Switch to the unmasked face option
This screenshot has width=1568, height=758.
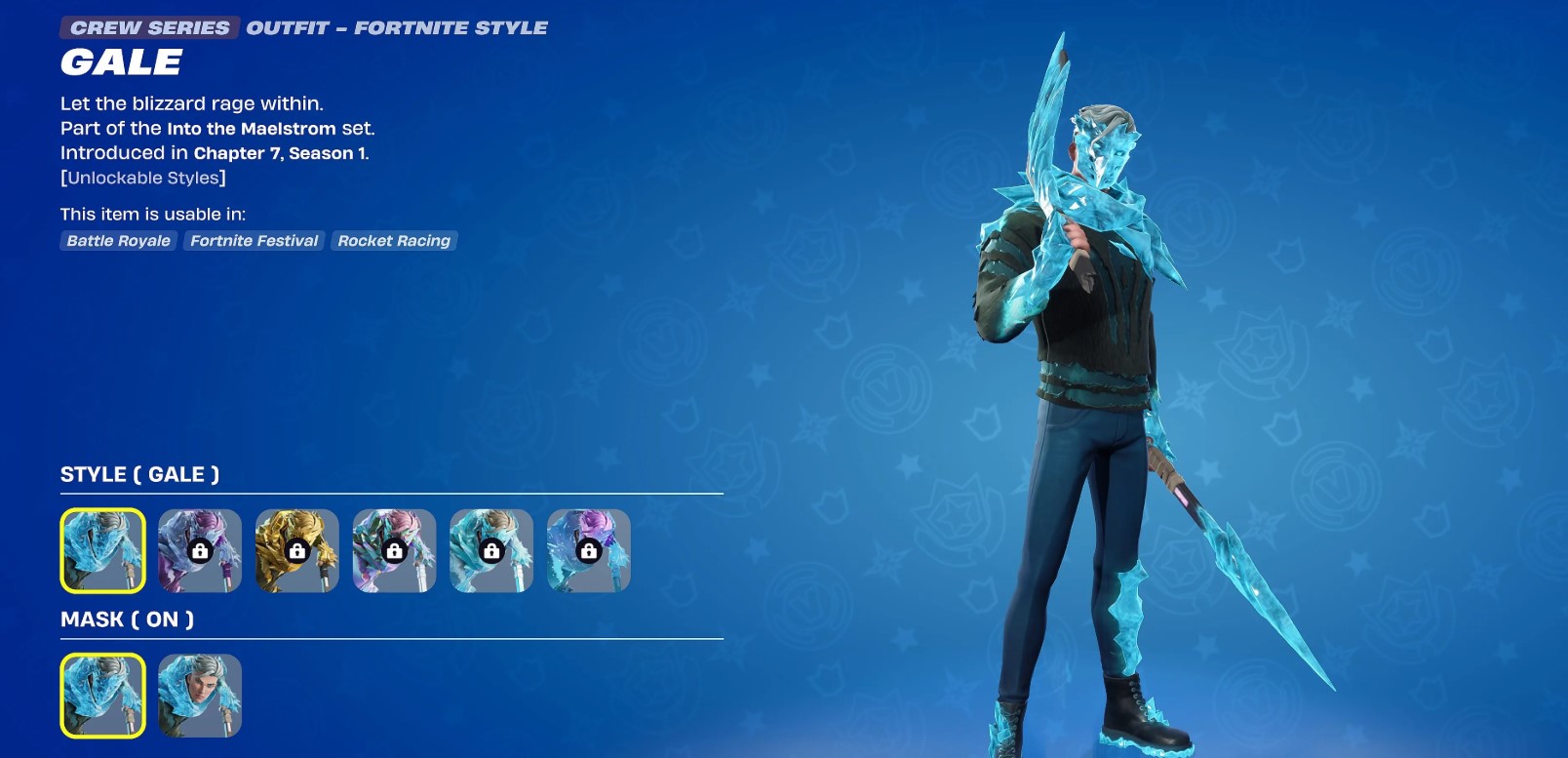[x=200, y=696]
